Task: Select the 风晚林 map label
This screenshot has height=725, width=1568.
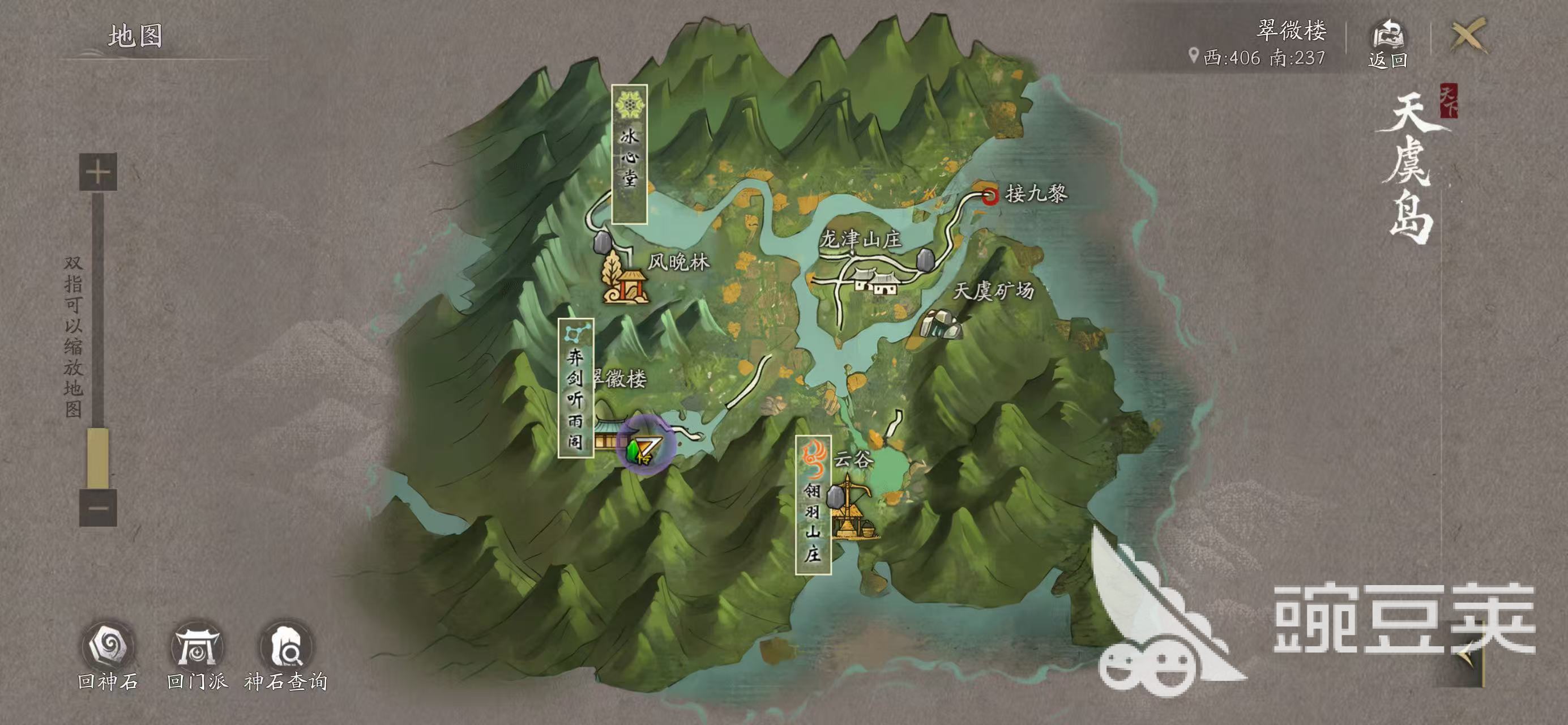Action: click(x=678, y=262)
